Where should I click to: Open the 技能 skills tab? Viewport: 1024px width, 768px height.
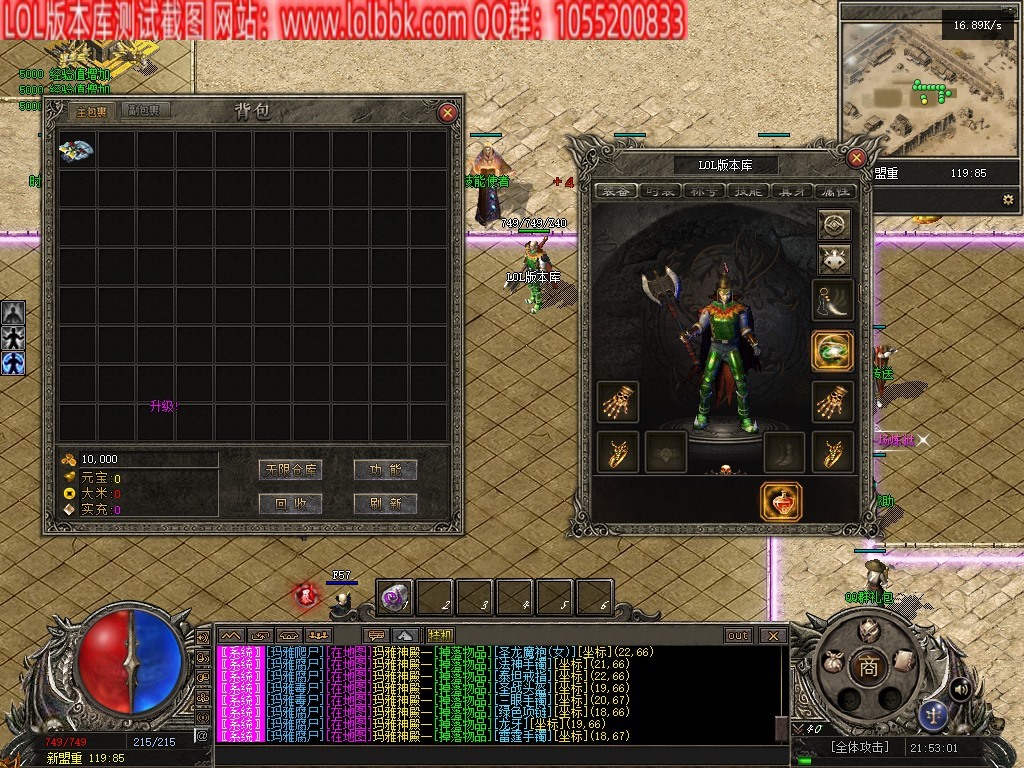tap(749, 191)
